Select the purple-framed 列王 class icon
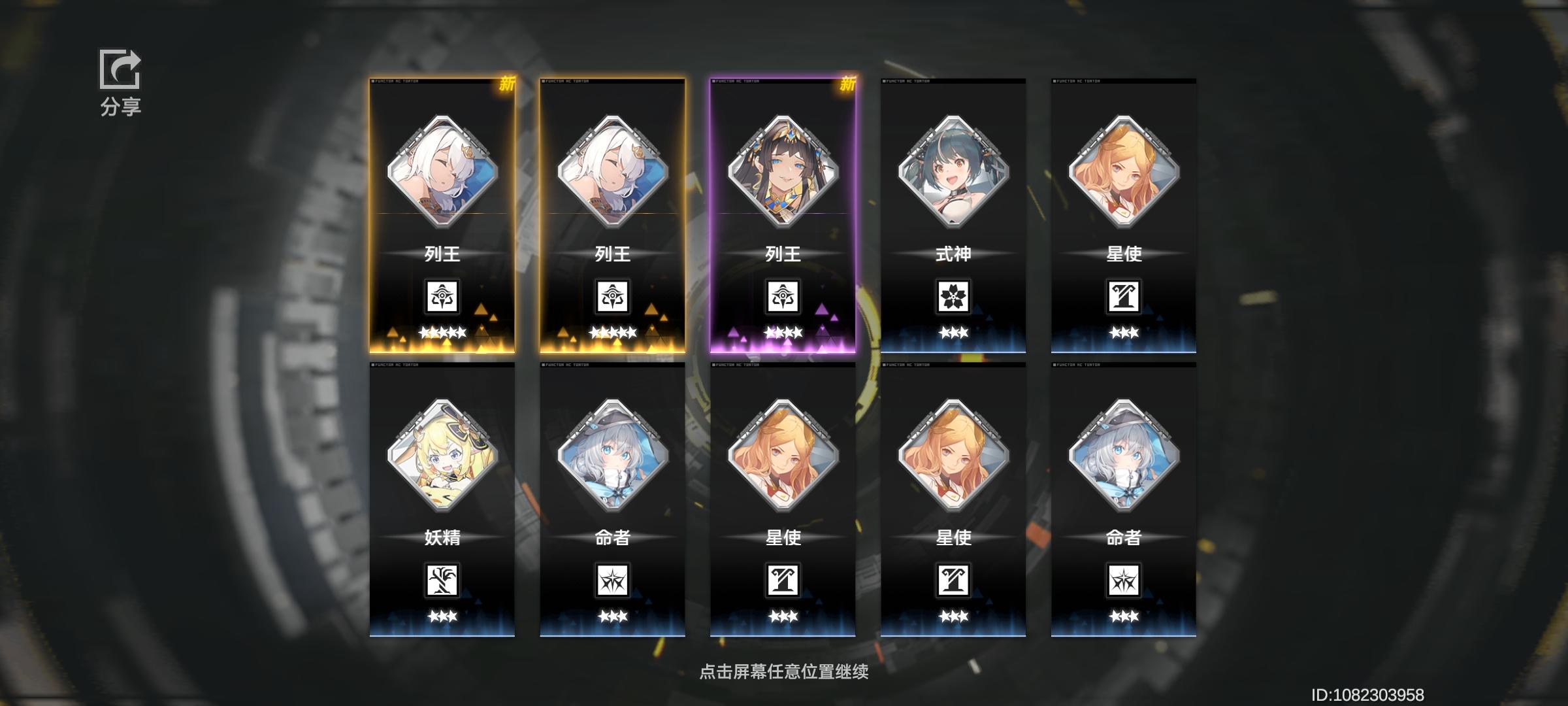 (x=784, y=296)
